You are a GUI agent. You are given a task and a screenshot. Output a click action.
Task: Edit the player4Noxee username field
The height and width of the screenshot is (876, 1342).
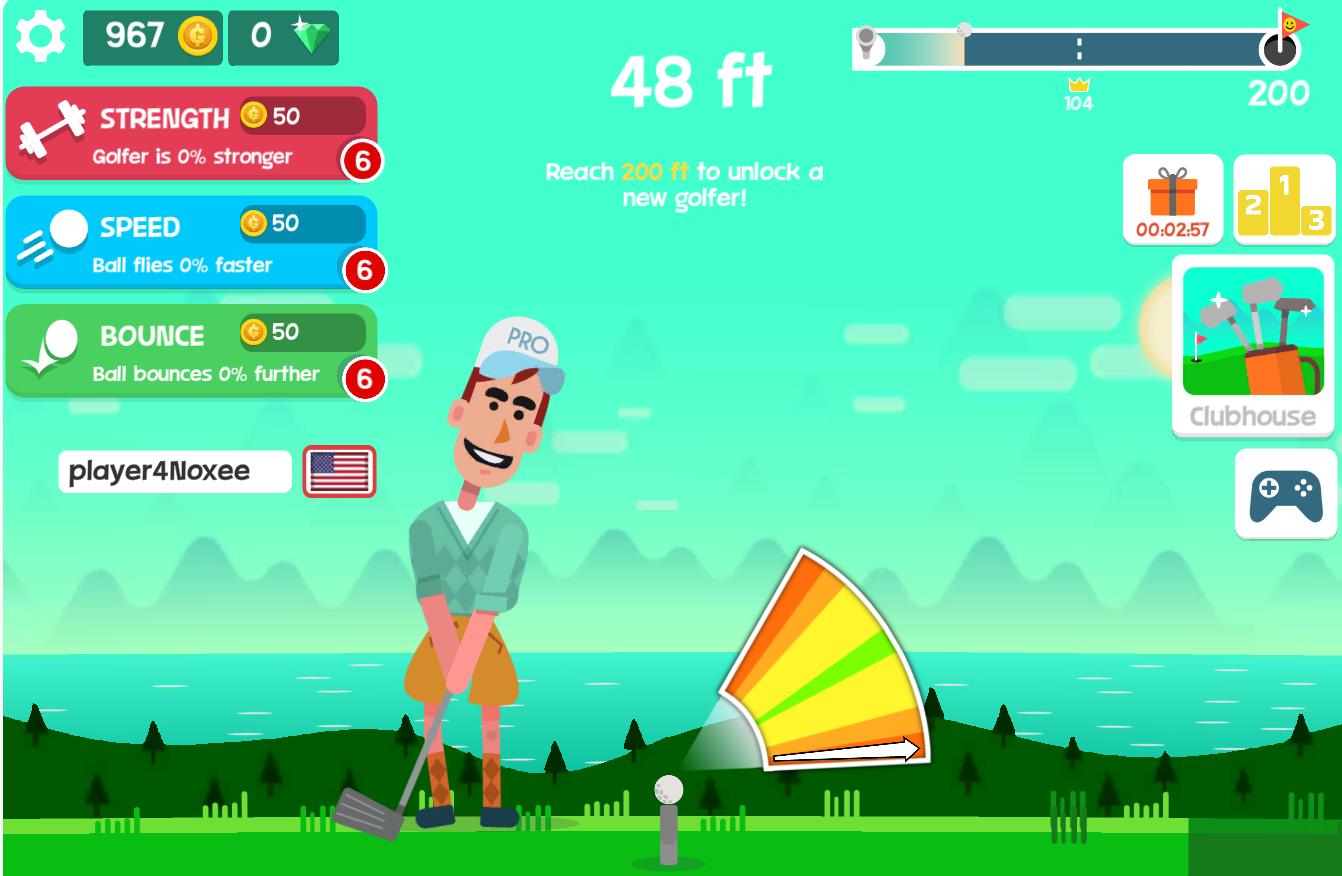(174, 471)
